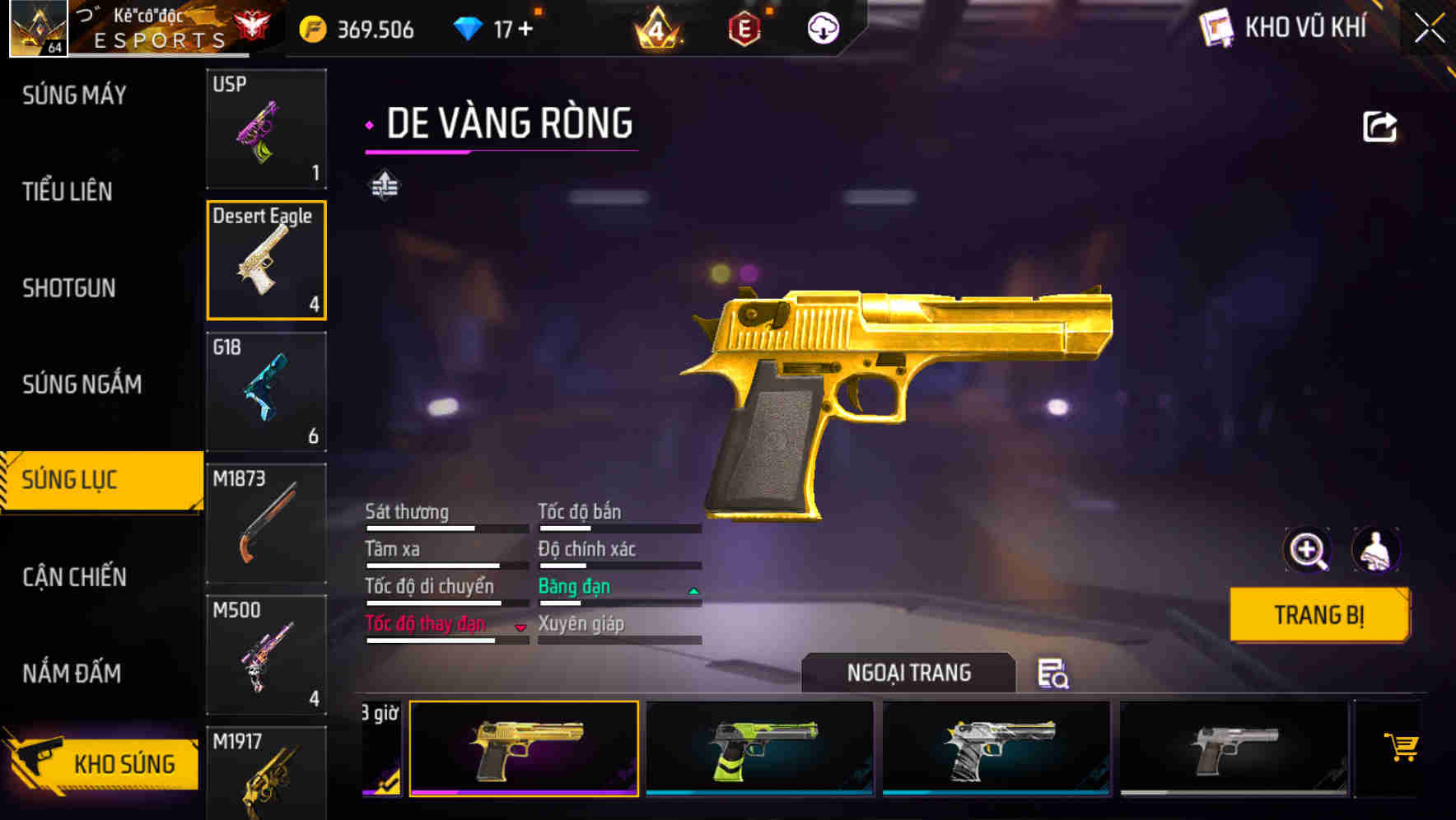Open the zoom magnifier to inspect the weapon
This screenshot has height=820, width=1456.
pyautogui.click(x=1308, y=550)
